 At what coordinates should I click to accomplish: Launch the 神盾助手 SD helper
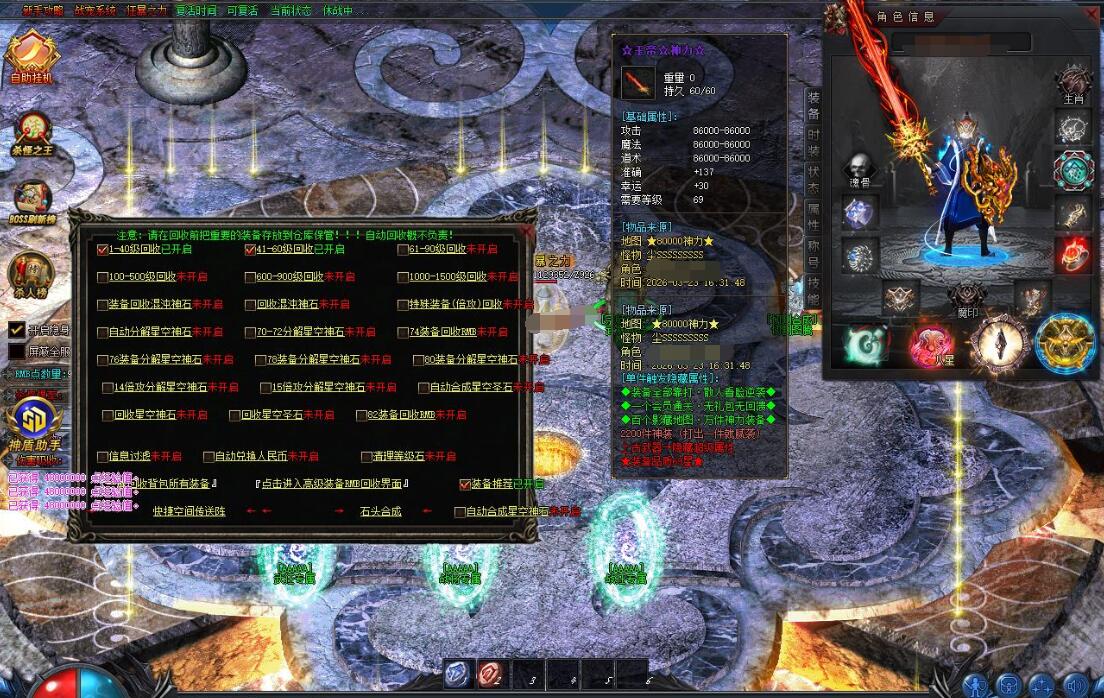click(x=31, y=421)
